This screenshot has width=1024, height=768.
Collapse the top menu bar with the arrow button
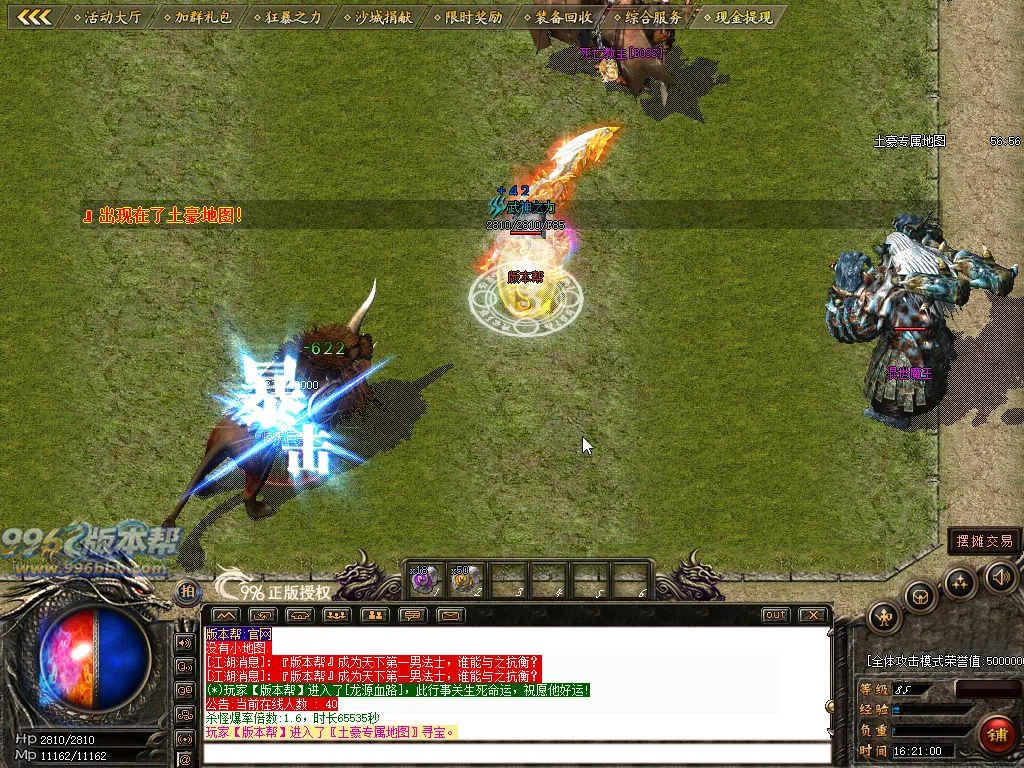pos(35,17)
